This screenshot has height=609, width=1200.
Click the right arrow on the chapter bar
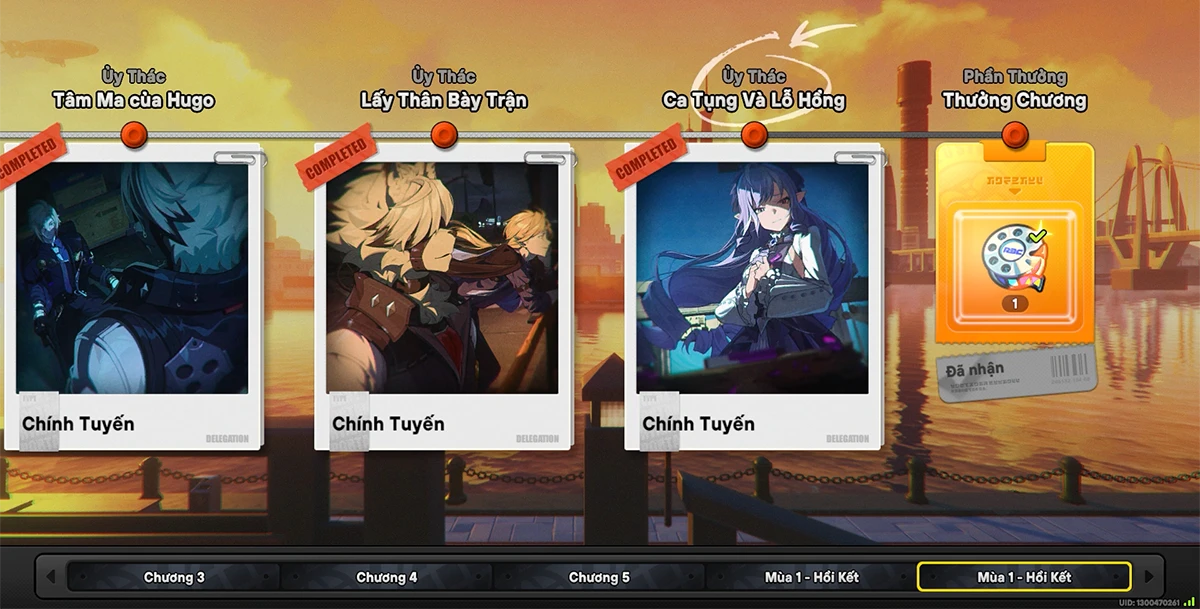[1149, 577]
